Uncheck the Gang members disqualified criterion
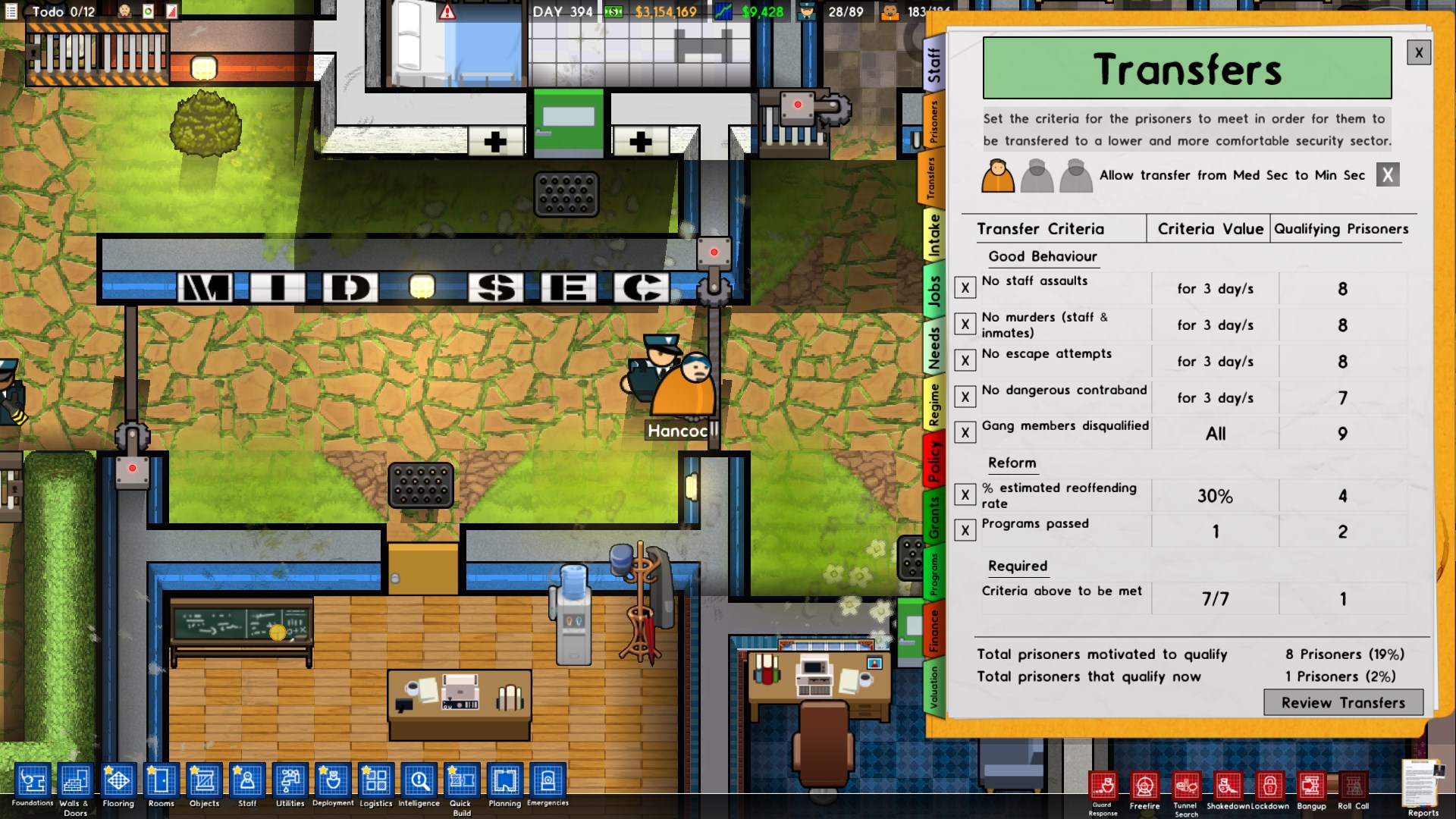 [965, 432]
